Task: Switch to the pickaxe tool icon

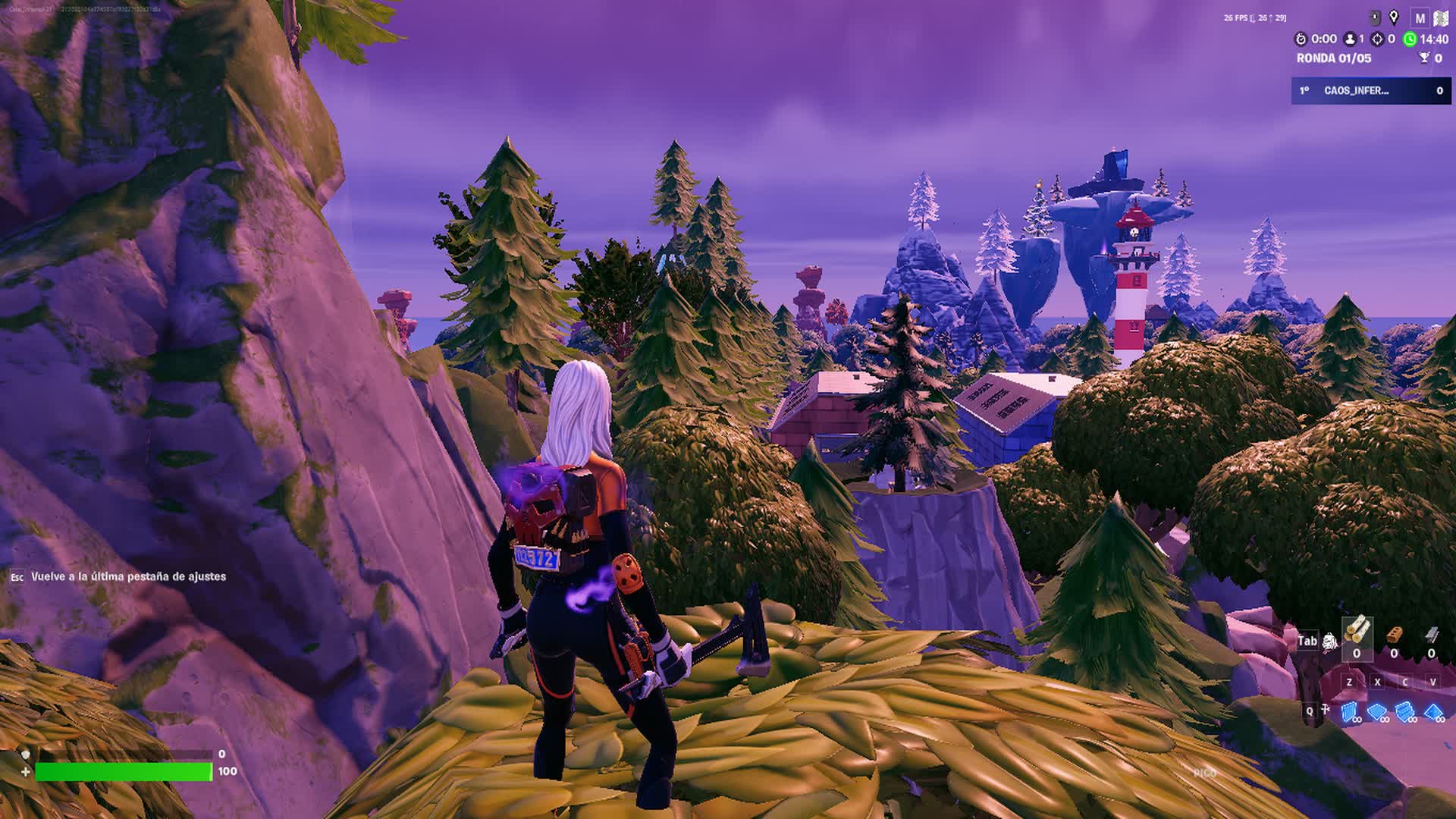Action: (x=1326, y=711)
